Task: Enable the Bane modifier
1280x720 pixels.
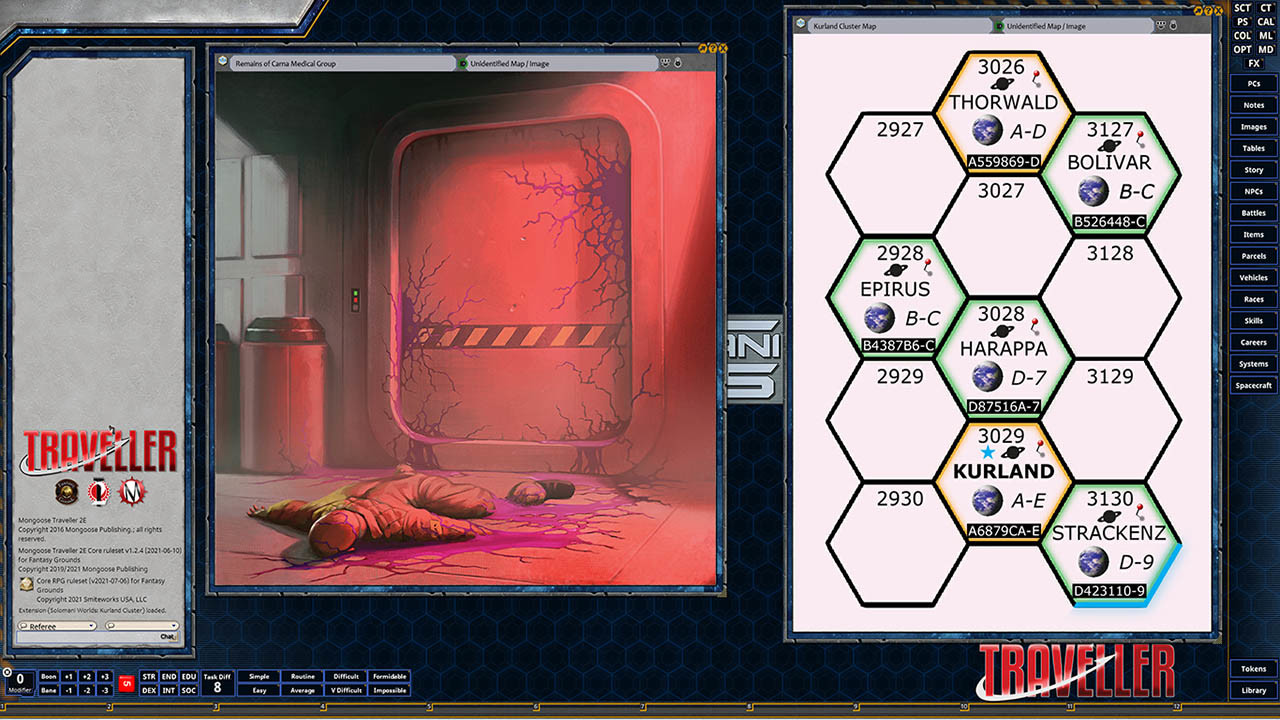Action: tap(50, 690)
